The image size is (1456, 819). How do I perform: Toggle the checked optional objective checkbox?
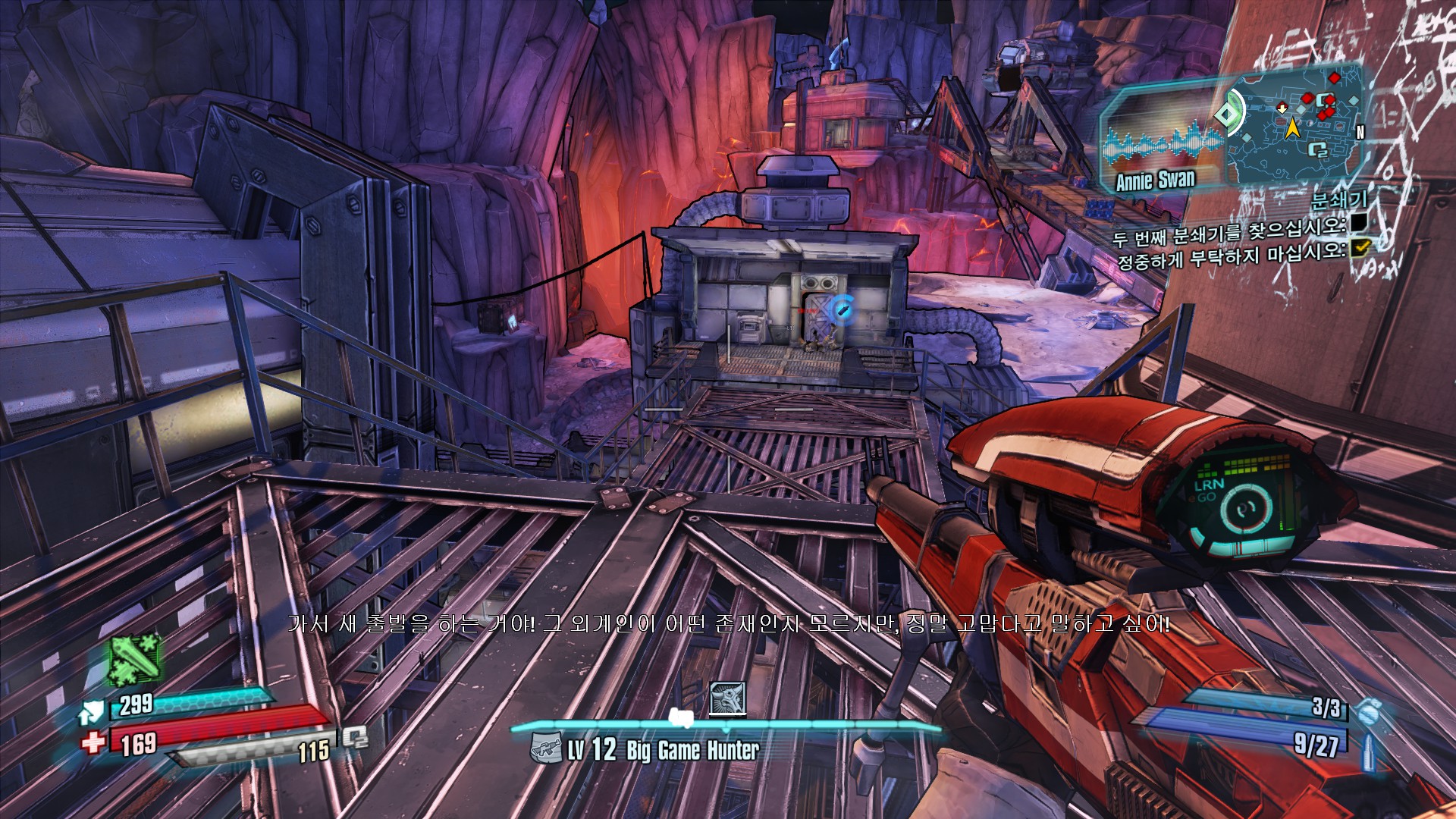tap(1360, 246)
